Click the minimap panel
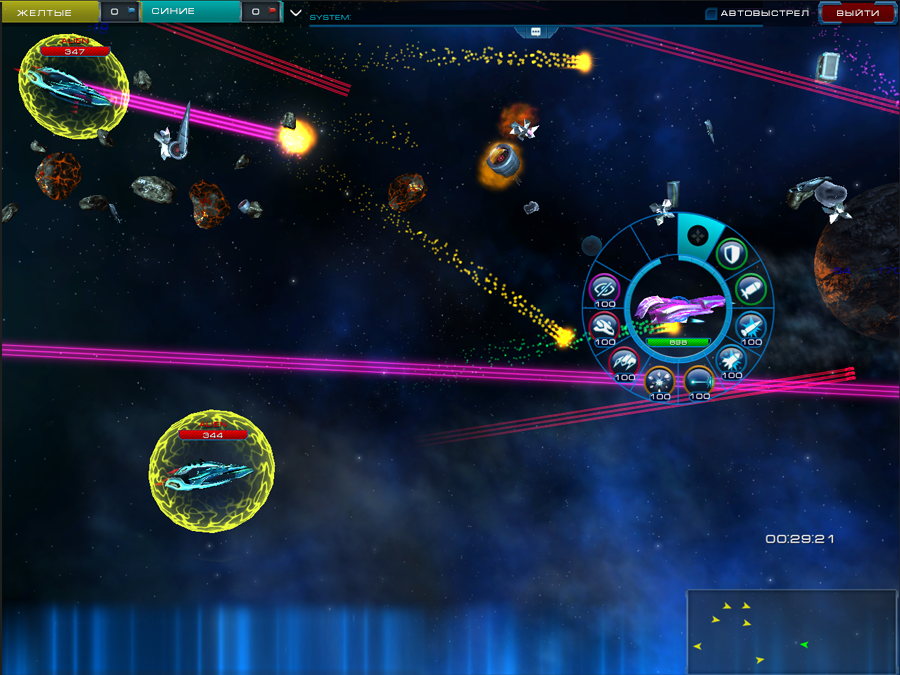900x675 pixels. 791,631
